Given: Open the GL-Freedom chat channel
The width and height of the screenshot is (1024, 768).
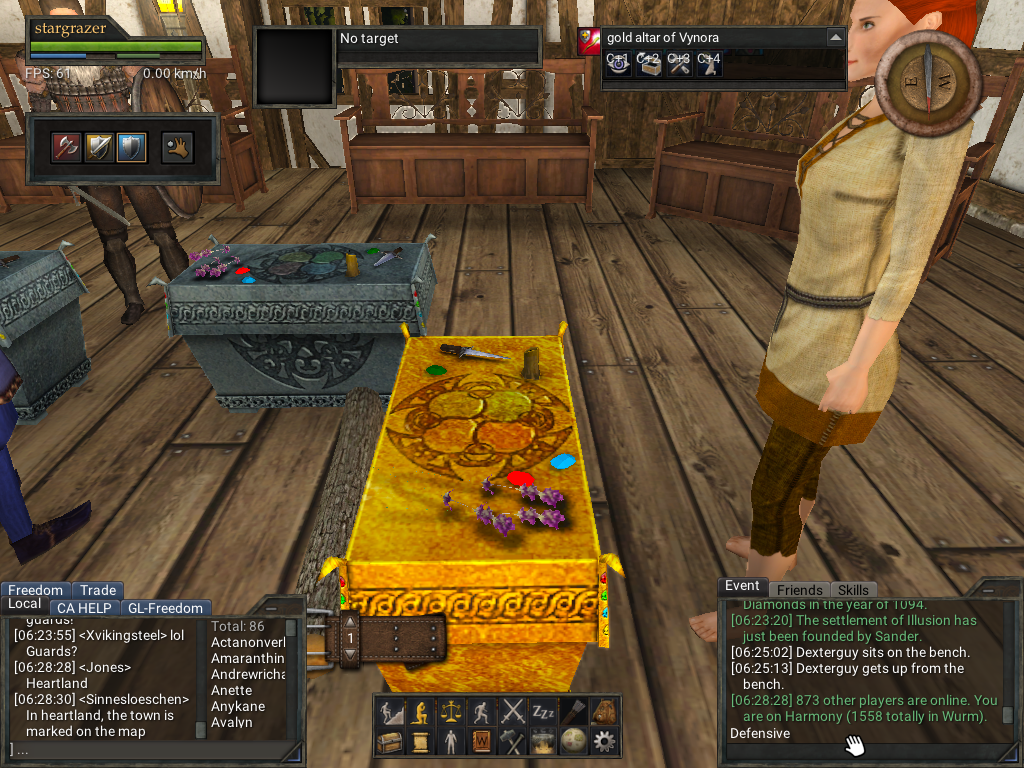Looking at the screenshot, I should 165,608.
